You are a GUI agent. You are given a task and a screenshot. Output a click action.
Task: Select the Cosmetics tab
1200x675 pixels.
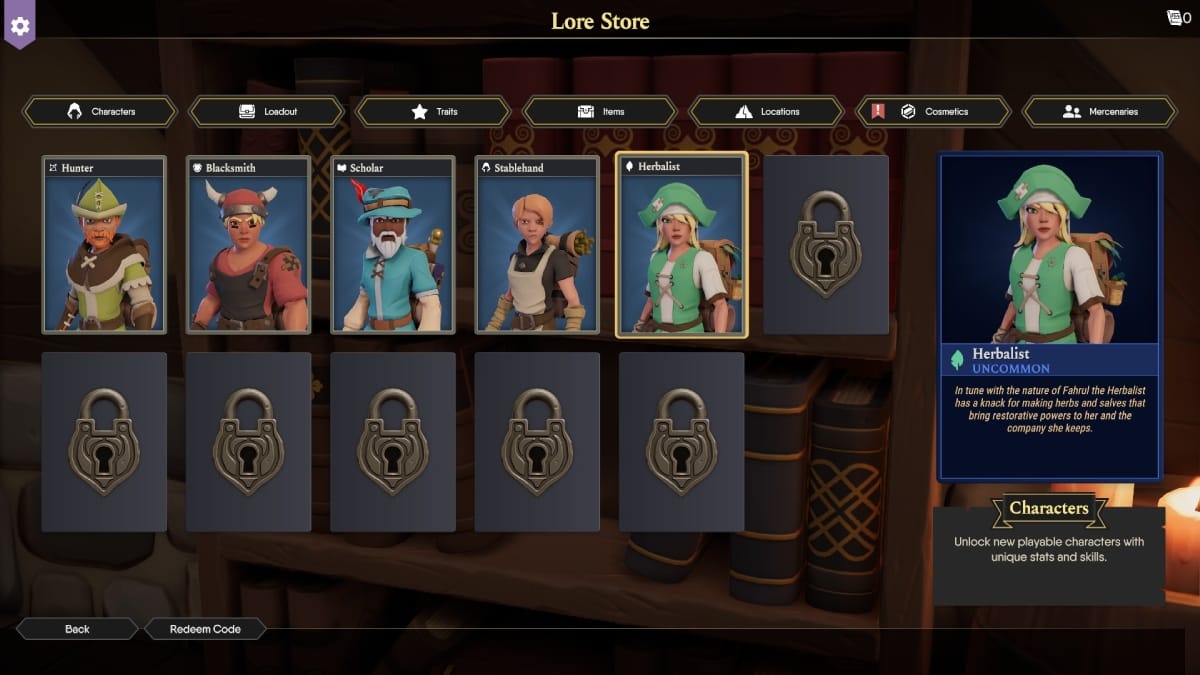(x=933, y=112)
